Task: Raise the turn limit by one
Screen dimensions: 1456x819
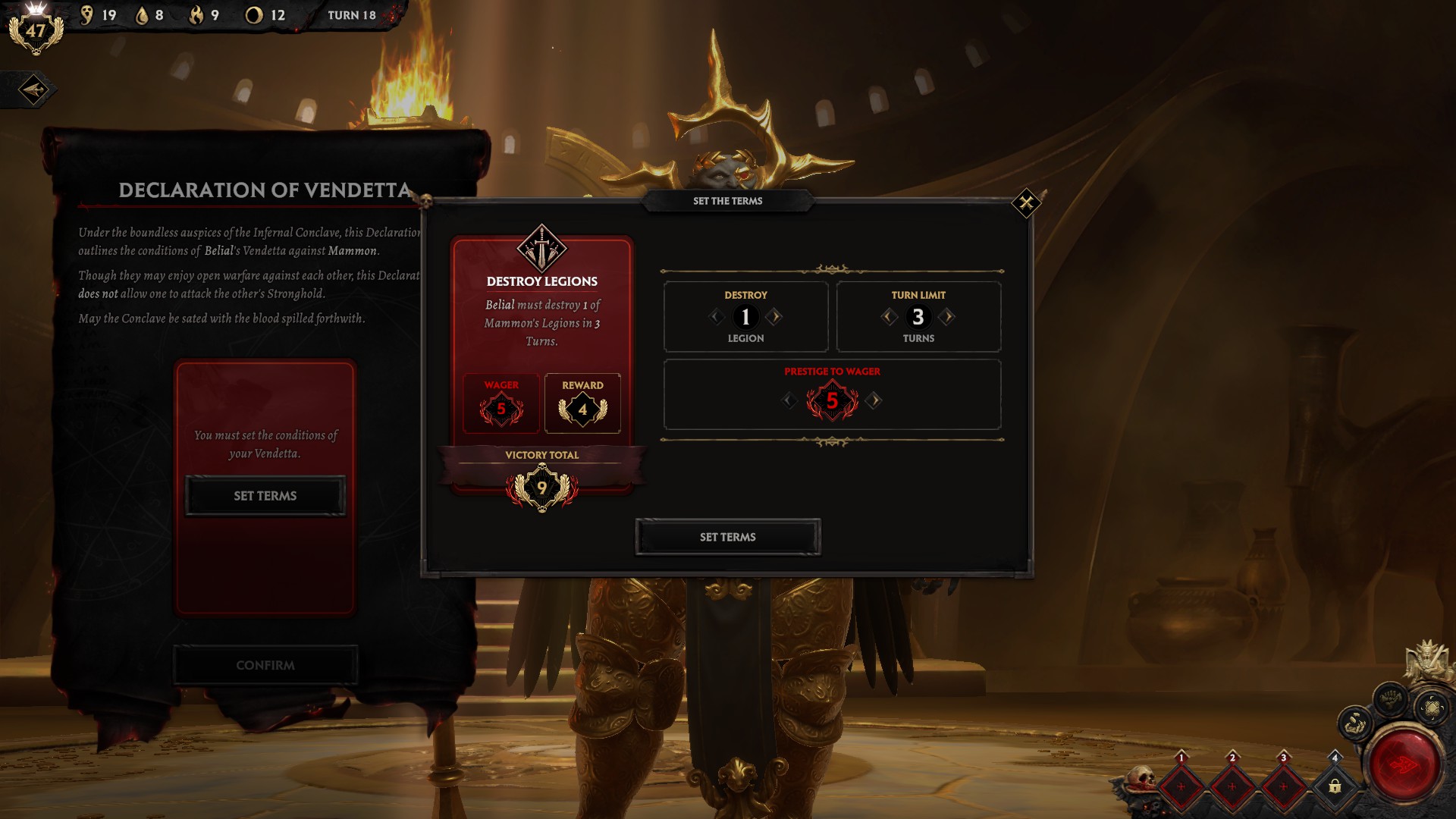Action: 947,316
